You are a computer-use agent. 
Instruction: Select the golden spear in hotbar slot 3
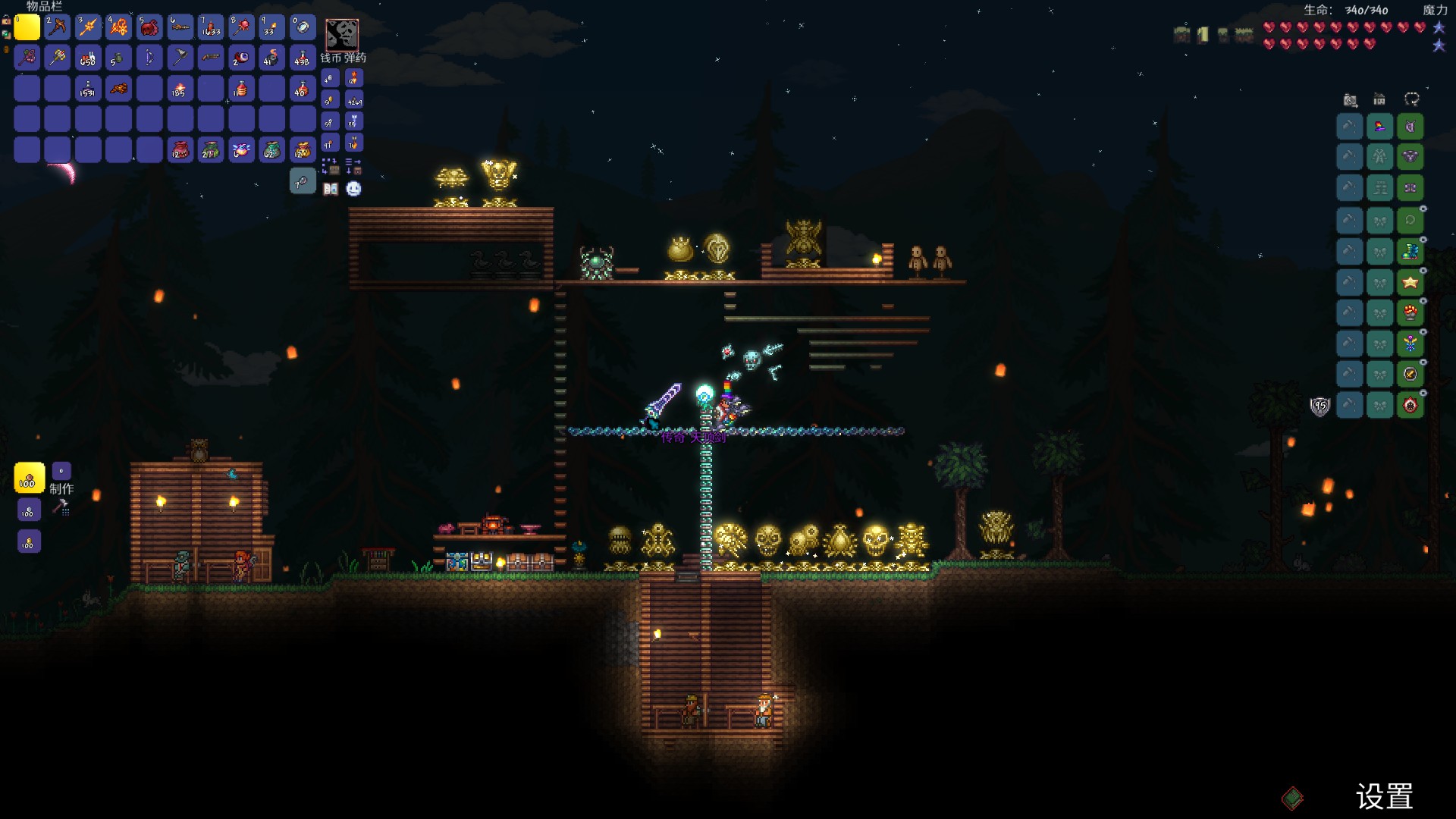88,27
